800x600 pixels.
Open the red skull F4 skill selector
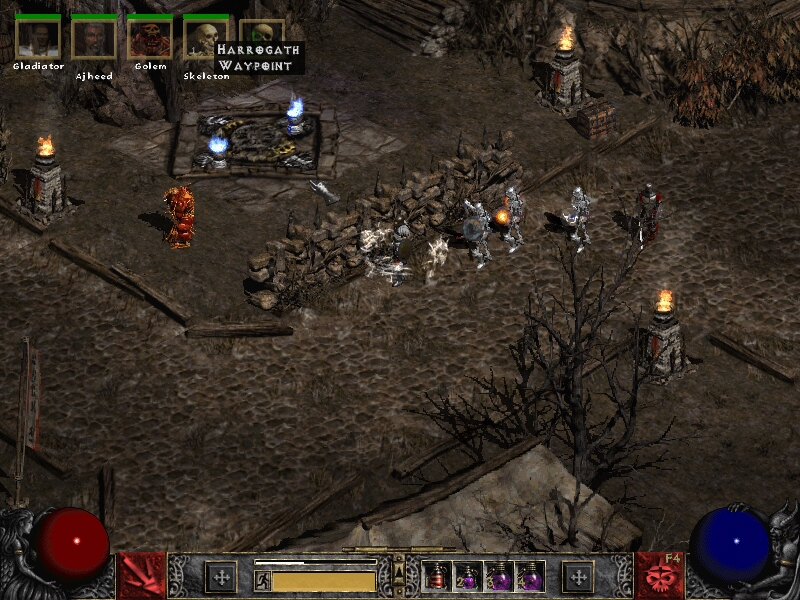click(x=659, y=576)
